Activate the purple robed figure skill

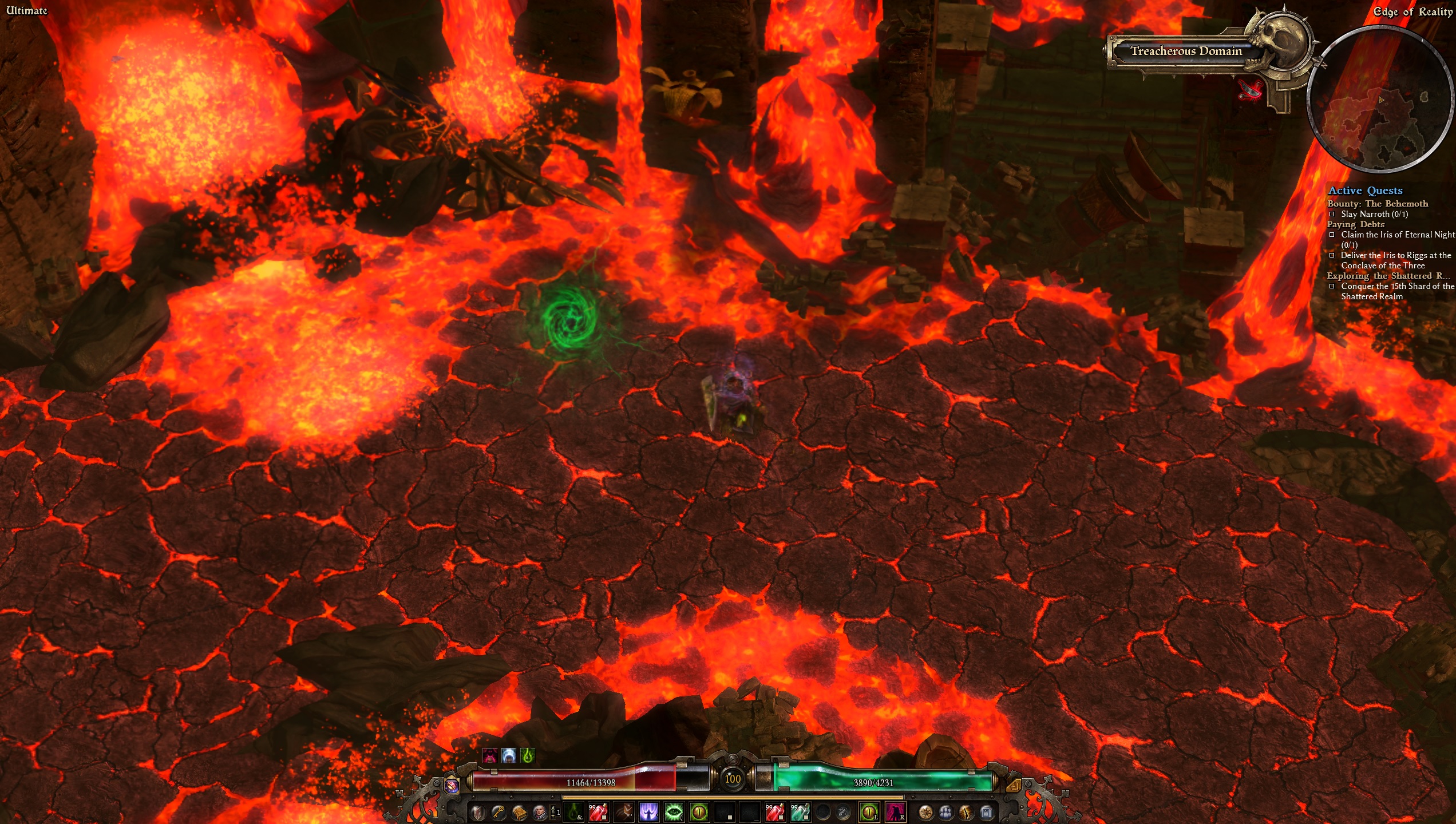tap(648, 812)
